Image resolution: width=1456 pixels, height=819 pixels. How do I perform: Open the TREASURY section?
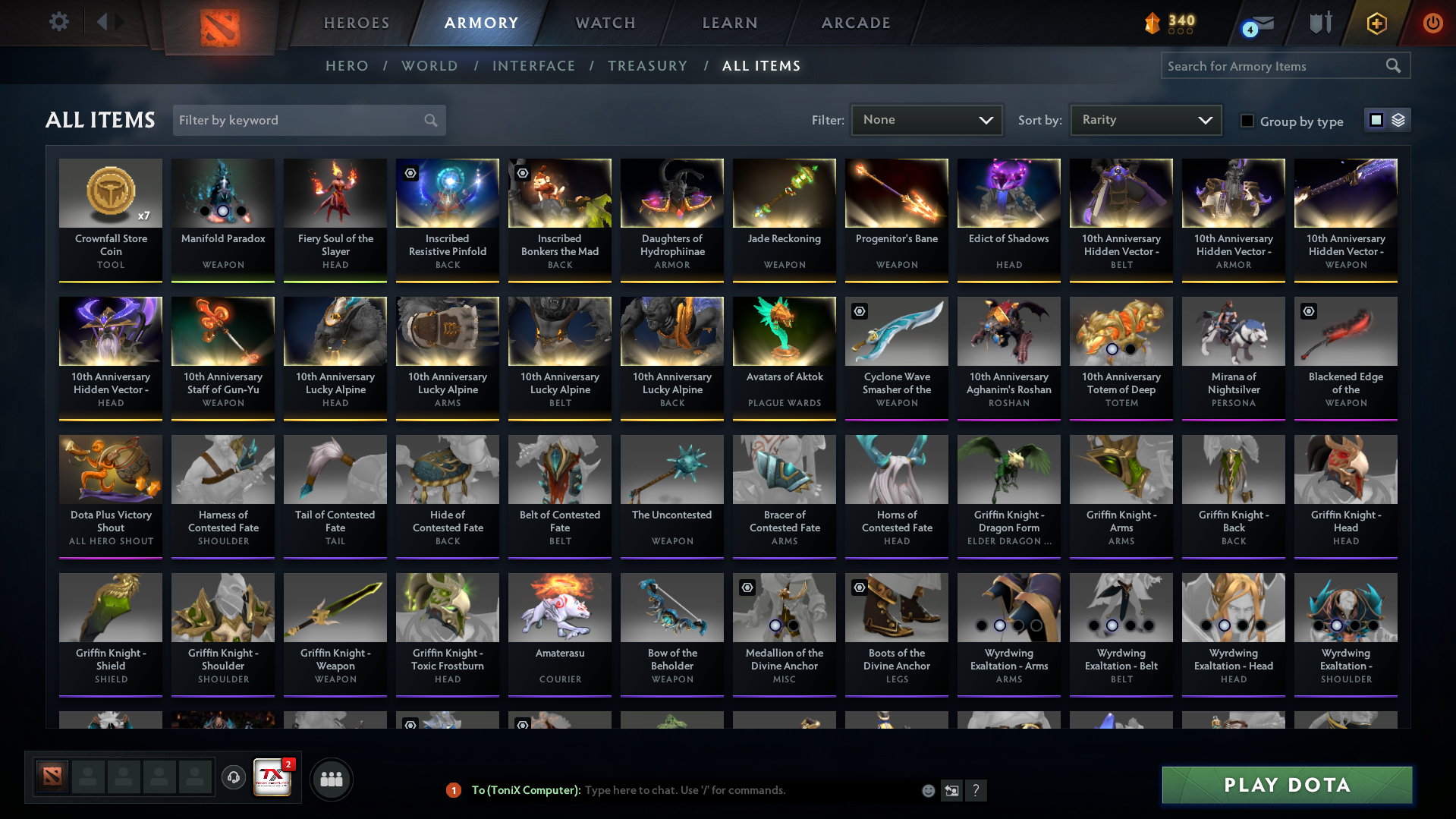(647, 66)
